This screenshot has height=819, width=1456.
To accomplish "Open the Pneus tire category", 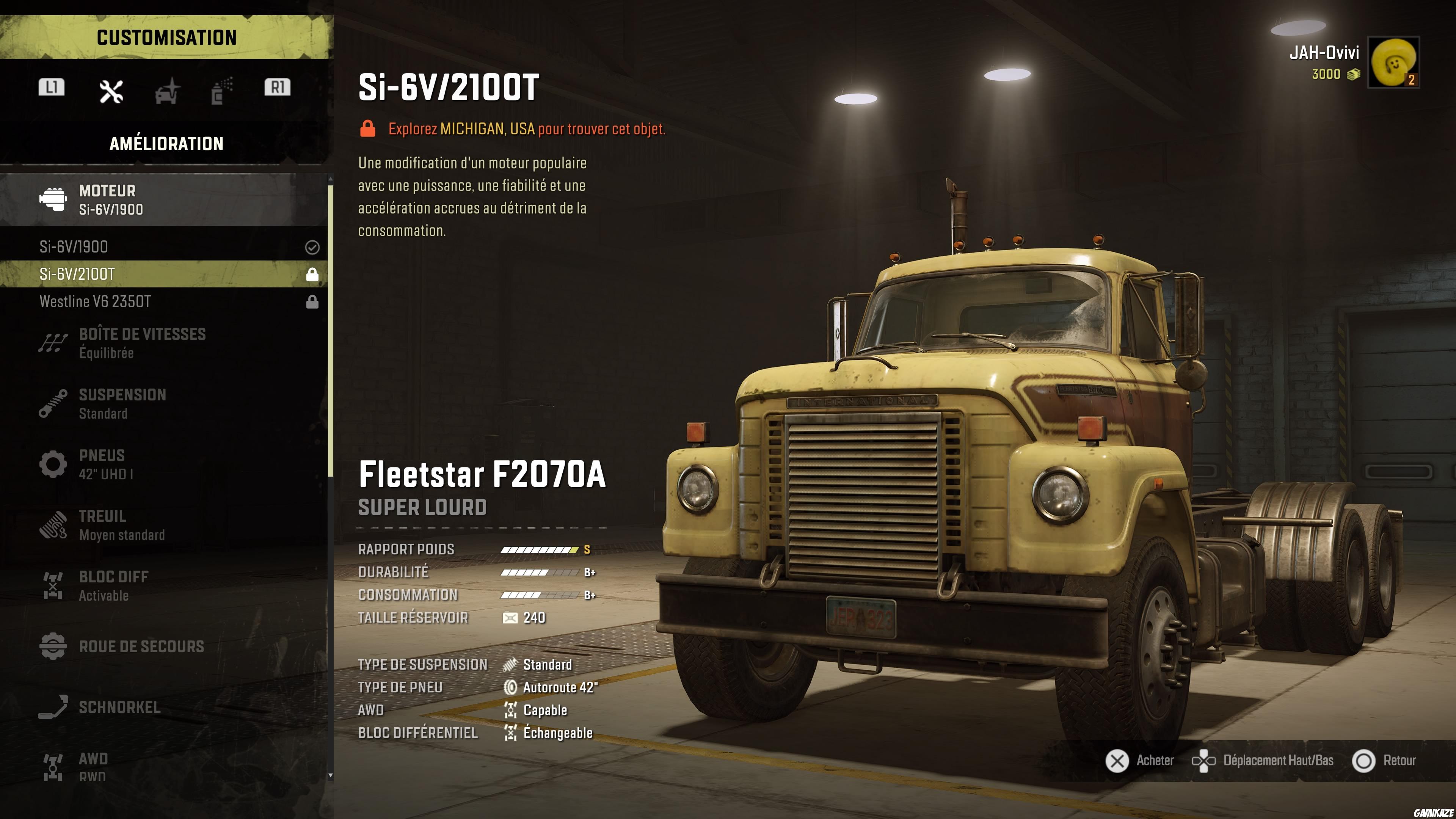I will point(164,464).
